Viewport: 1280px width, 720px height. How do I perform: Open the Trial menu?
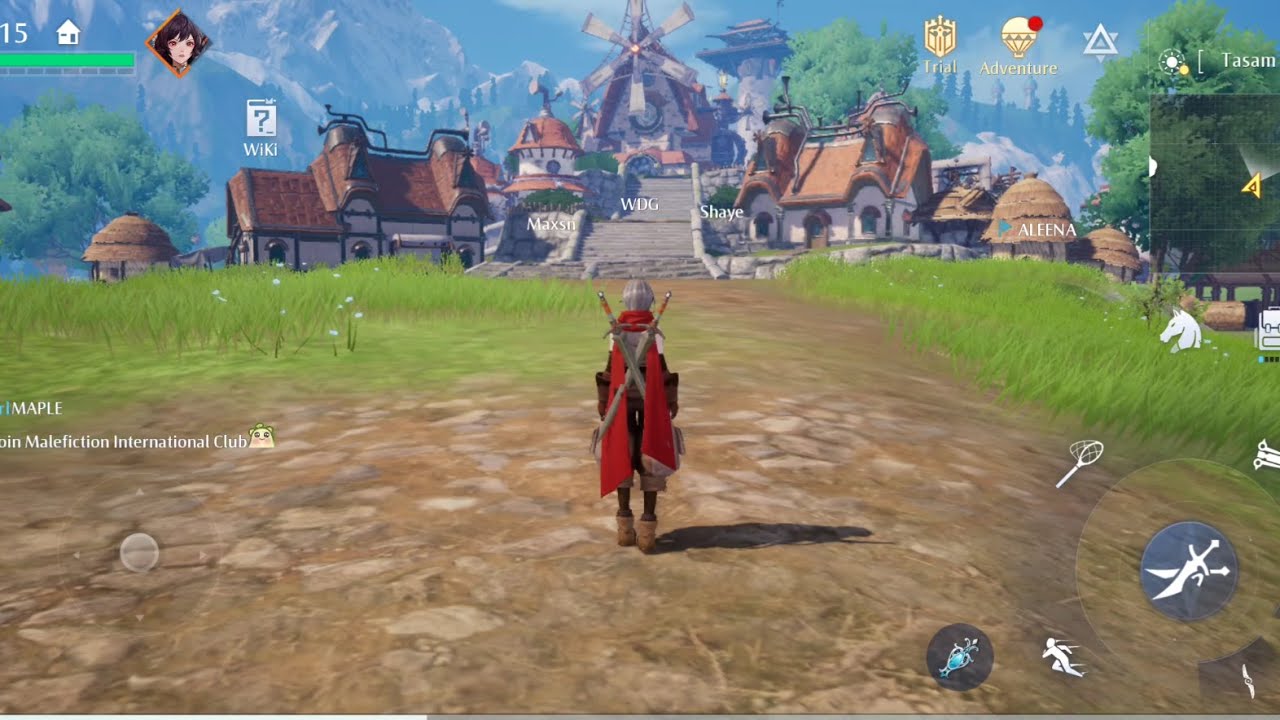pyautogui.click(x=940, y=45)
